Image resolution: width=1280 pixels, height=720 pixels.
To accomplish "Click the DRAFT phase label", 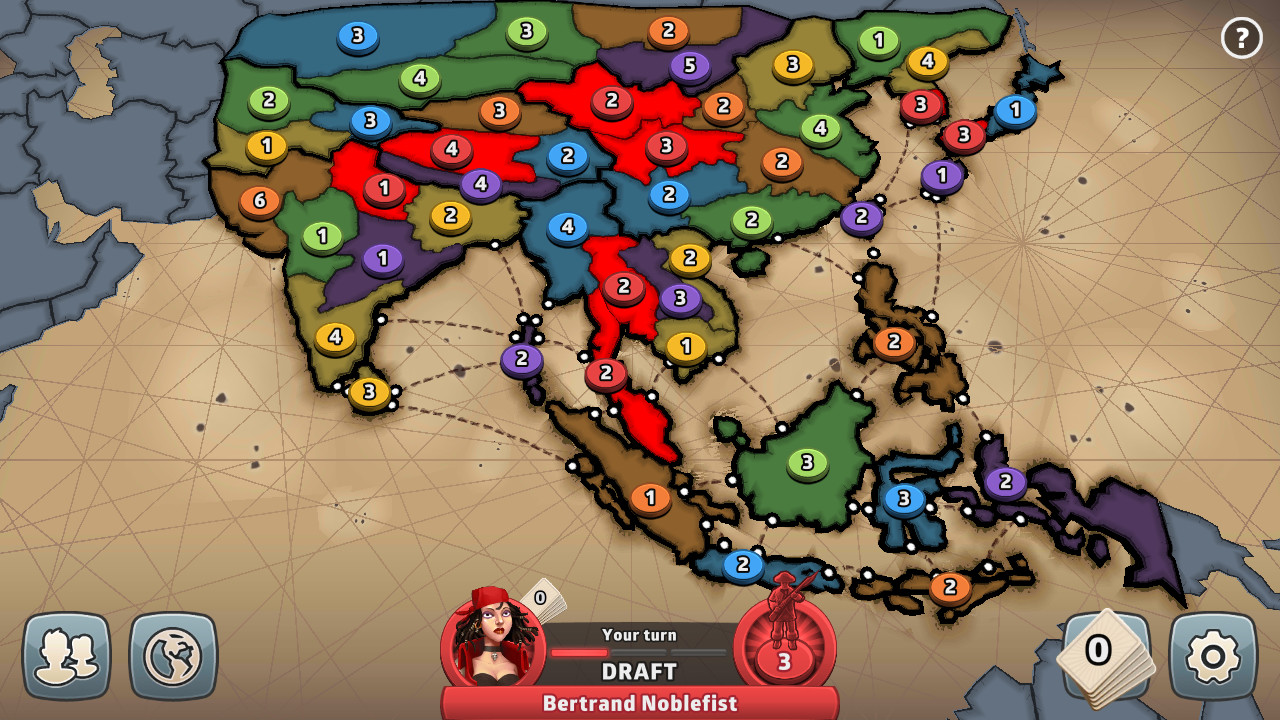I will (638, 671).
